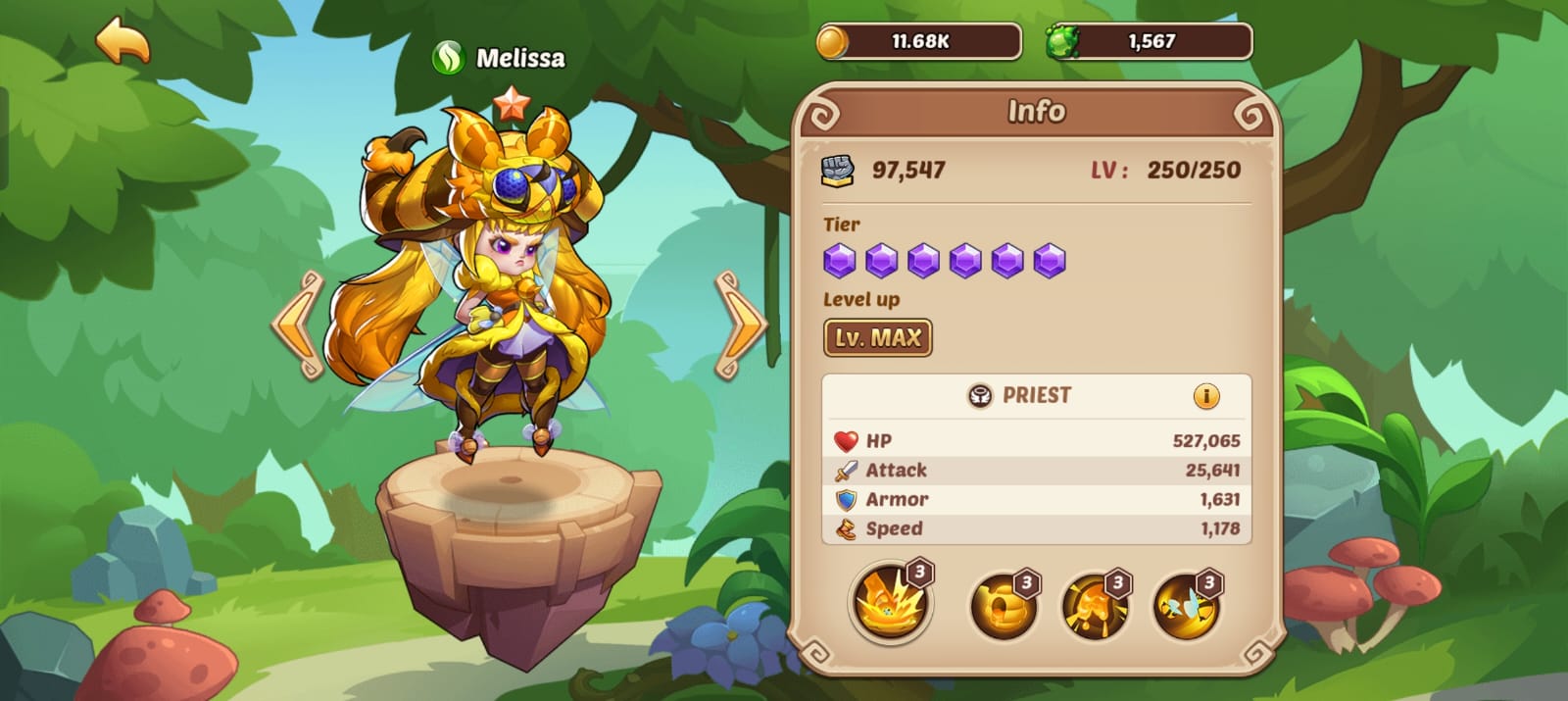Image resolution: width=1568 pixels, height=701 pixels.
Task: View the dripping honey skill
Action: pyautogui.click(x=1095, y=606)
